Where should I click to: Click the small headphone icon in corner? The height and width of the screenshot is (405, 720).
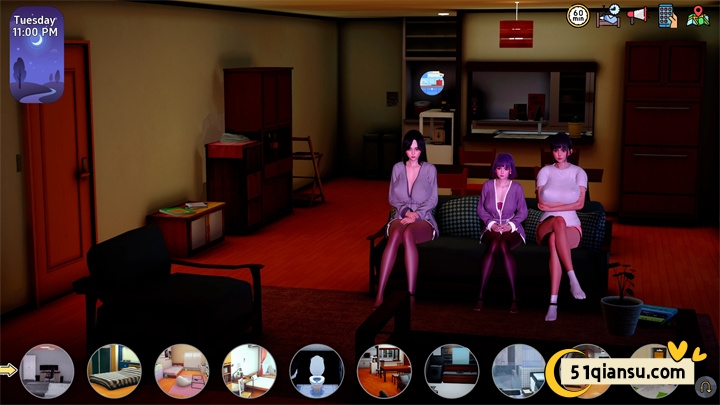[x=706, y=385]
